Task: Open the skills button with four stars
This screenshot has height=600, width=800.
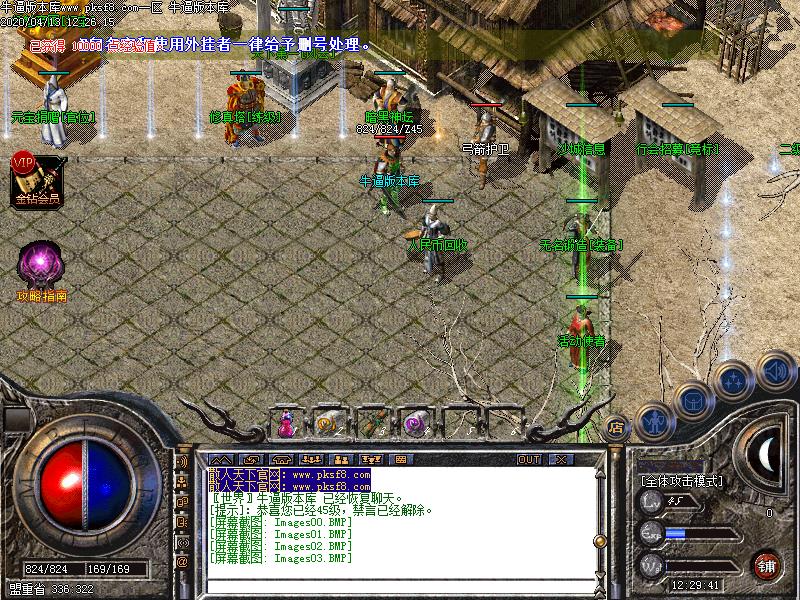Action: (x=735, y=380)
